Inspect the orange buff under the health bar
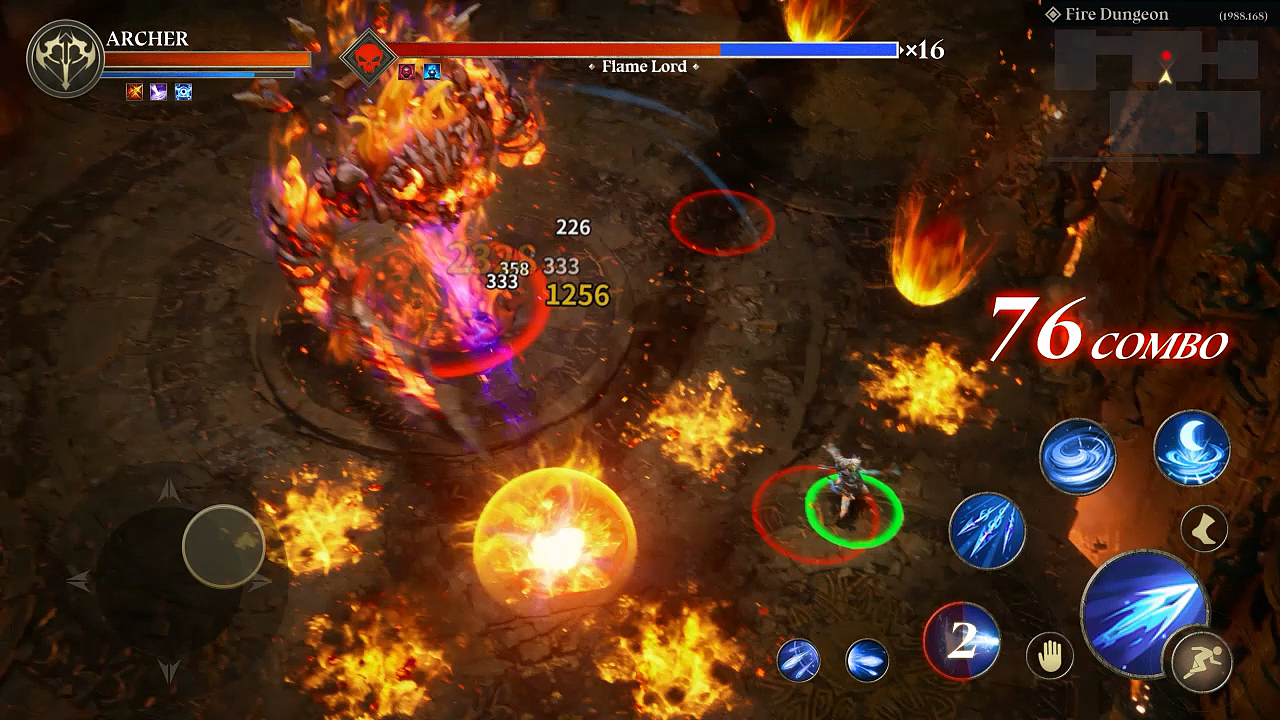This screenshot has width=1280, height=720. point(134,94)
